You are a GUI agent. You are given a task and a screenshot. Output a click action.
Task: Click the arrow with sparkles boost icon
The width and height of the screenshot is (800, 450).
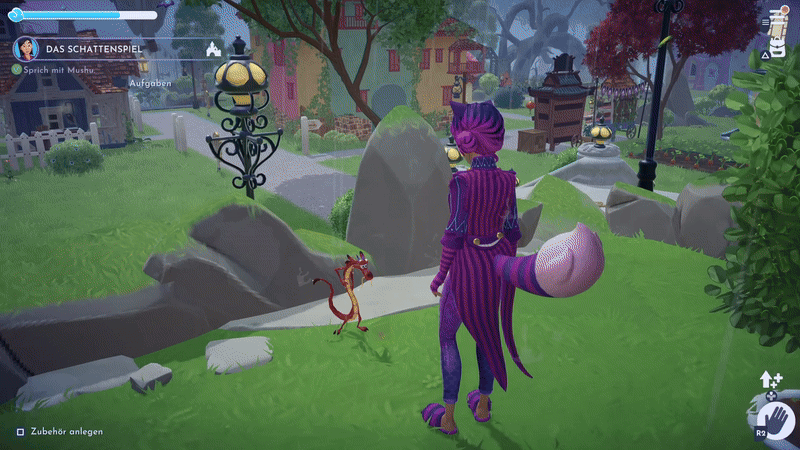771,379
